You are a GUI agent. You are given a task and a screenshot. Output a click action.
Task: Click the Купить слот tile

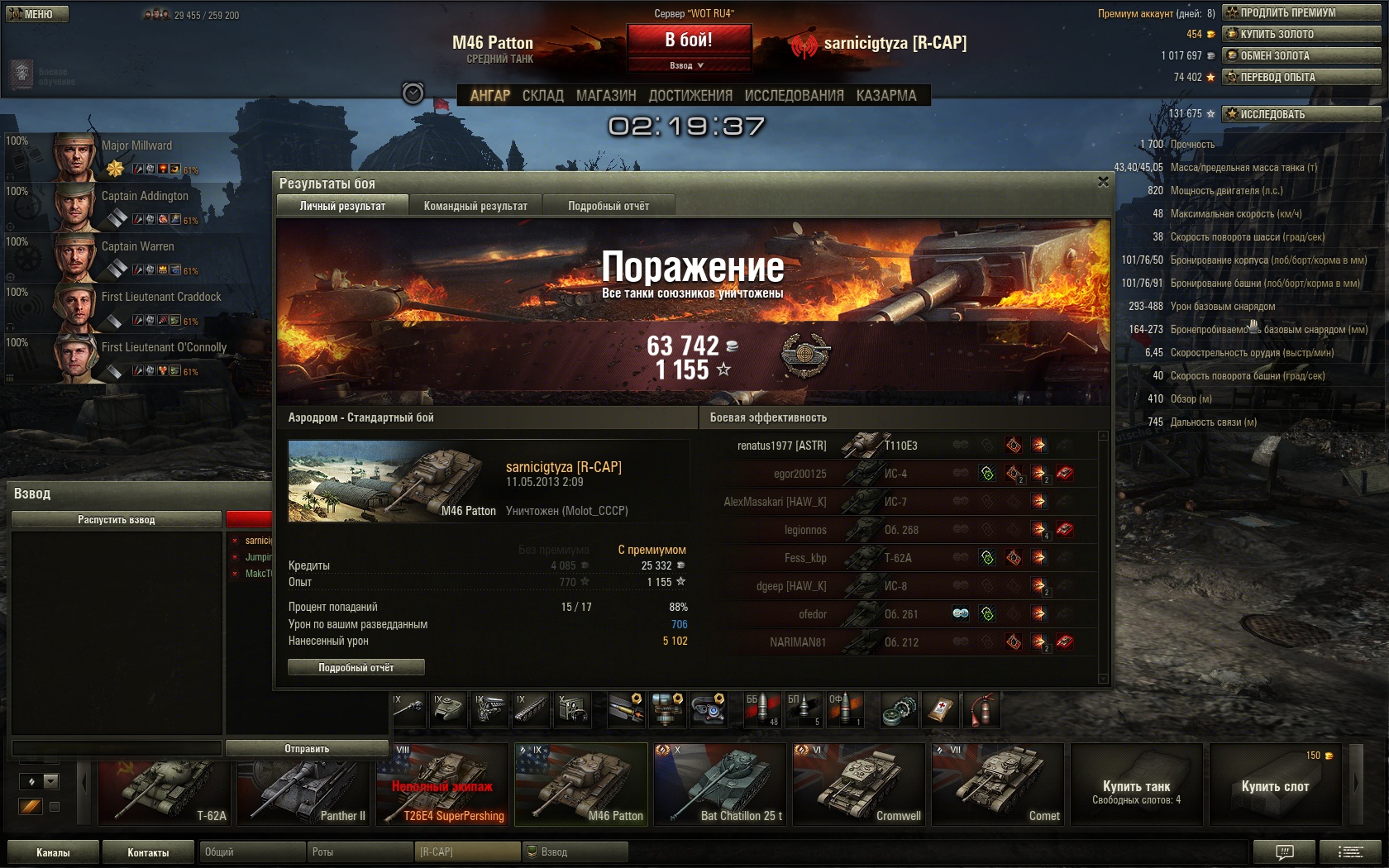pyautogui.click(x=1275, y=785)
